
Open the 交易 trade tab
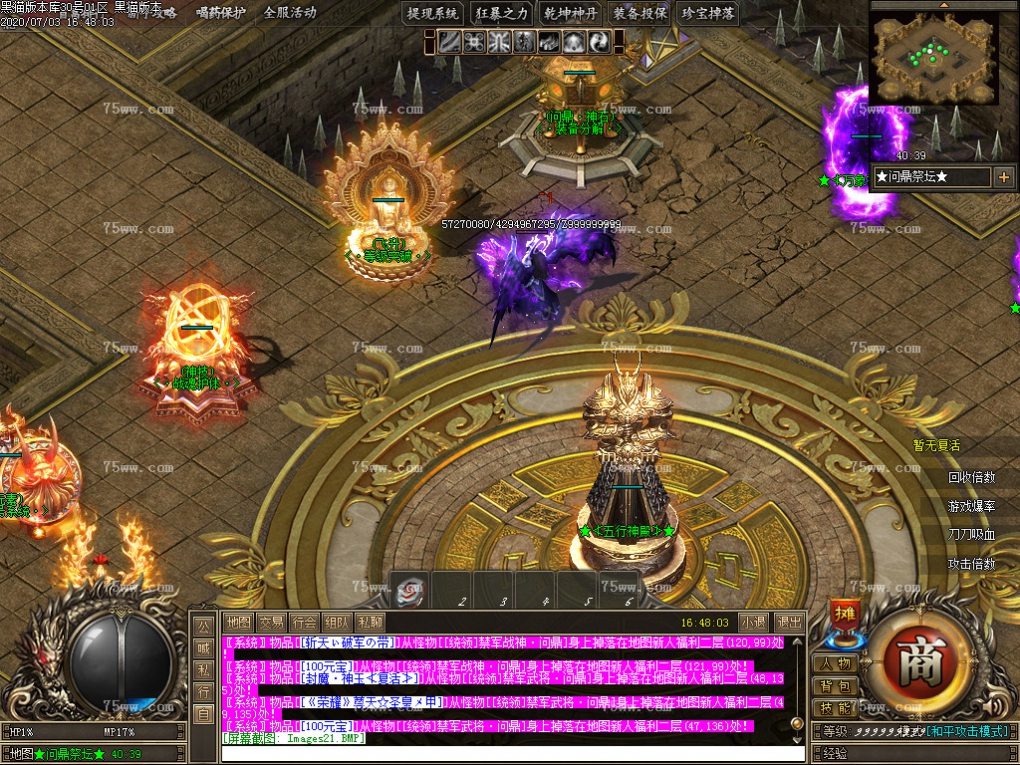(271, 622)
